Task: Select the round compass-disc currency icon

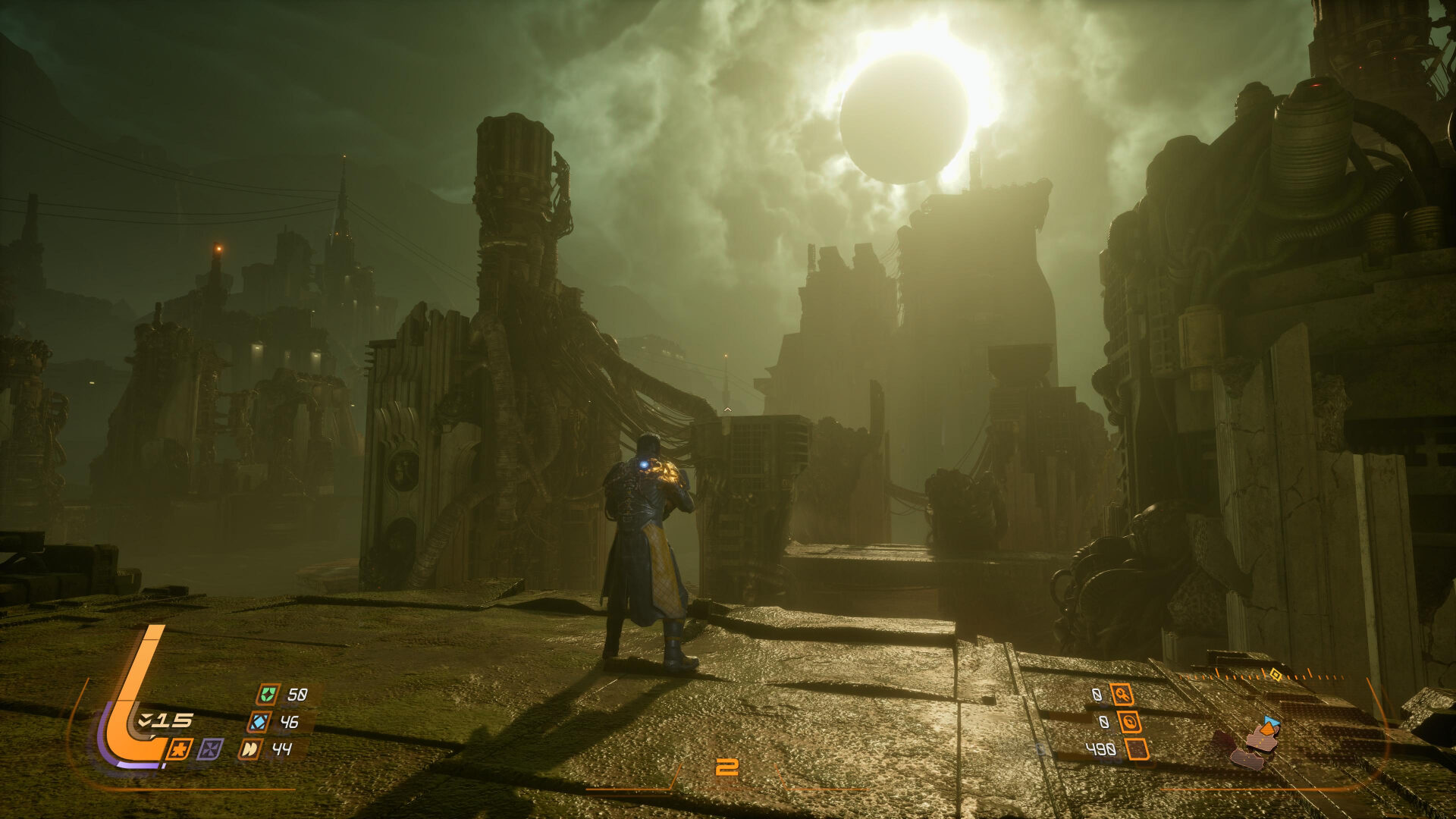Action: point(1131,722)
